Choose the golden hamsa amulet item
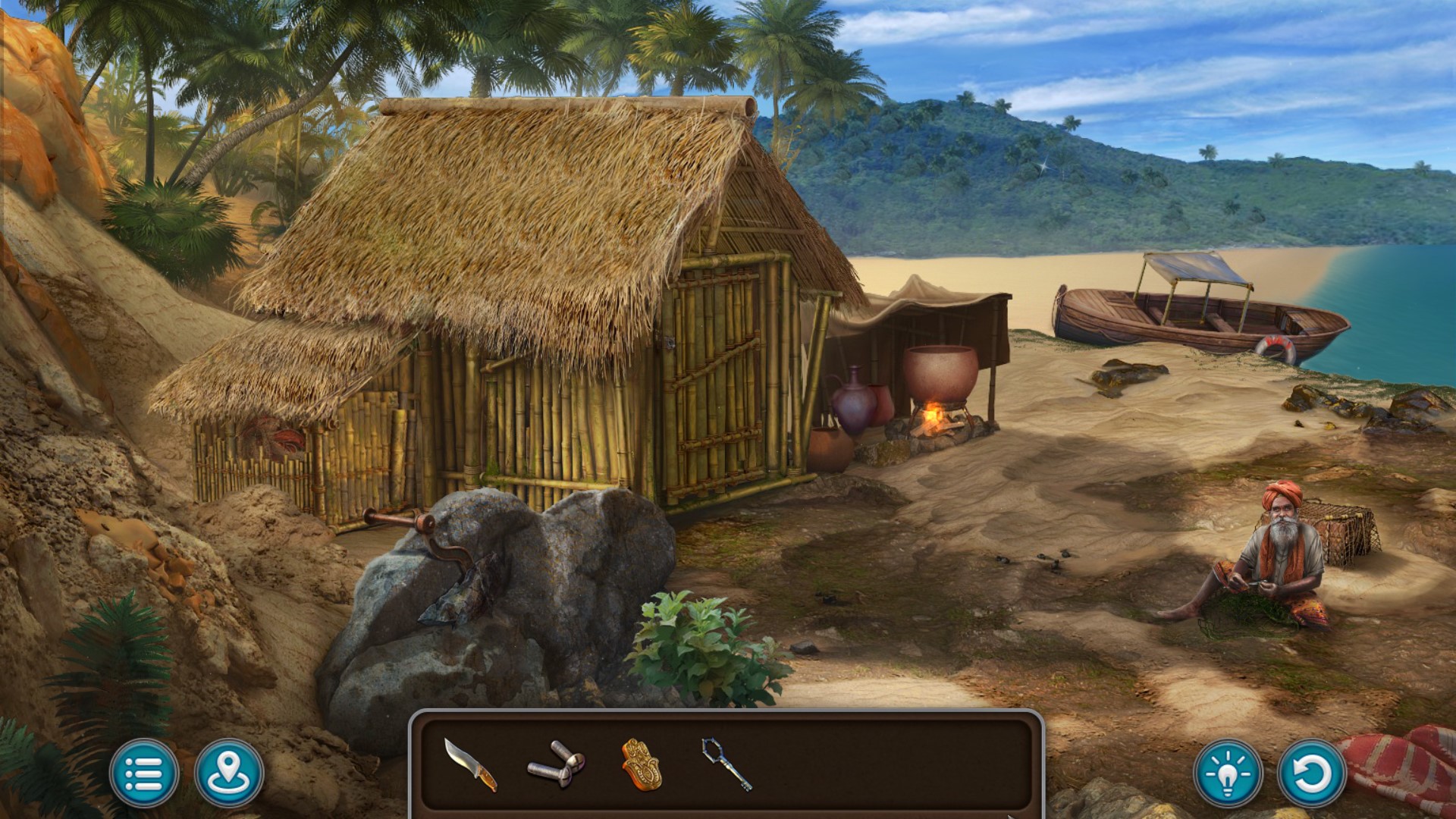 [642, 764]
